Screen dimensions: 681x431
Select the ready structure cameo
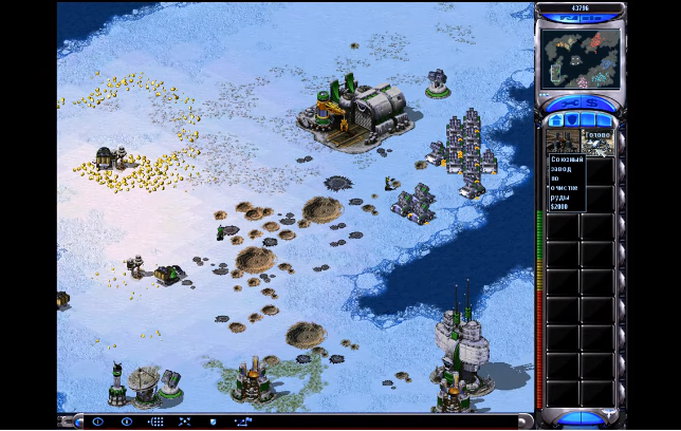(x=598, y=141)
